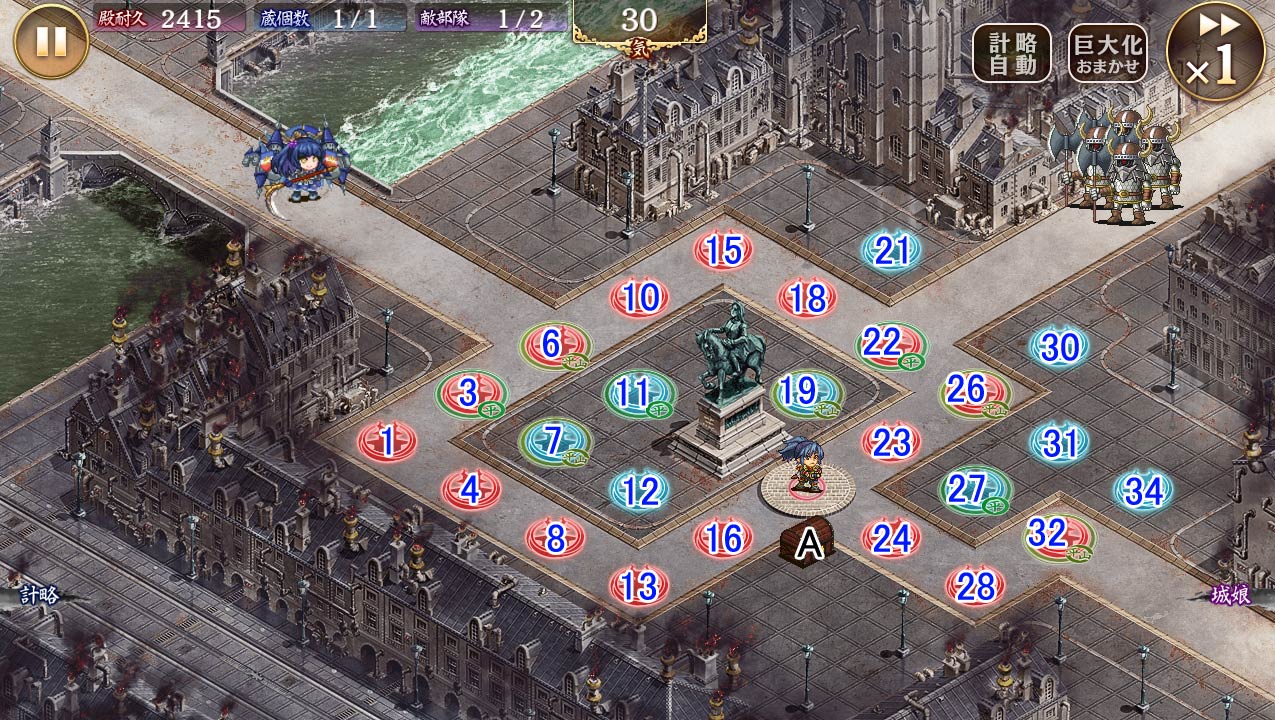The height and width of the screenshot is (720, 1275).
Task: Select deployment tile number 13
Action: pyautogui.click(x=639, y=584)
